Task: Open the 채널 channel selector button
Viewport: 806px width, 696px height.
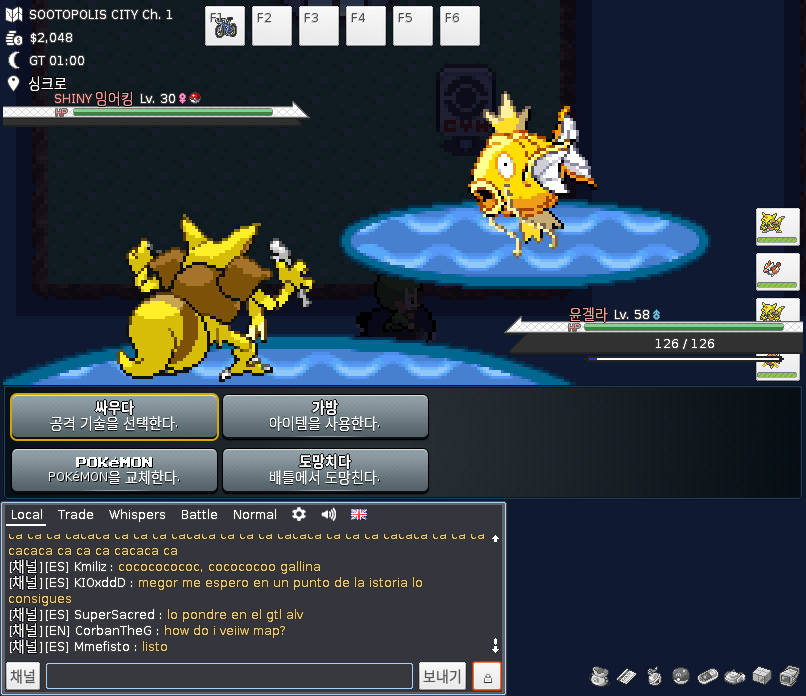Action: [23, 677]
